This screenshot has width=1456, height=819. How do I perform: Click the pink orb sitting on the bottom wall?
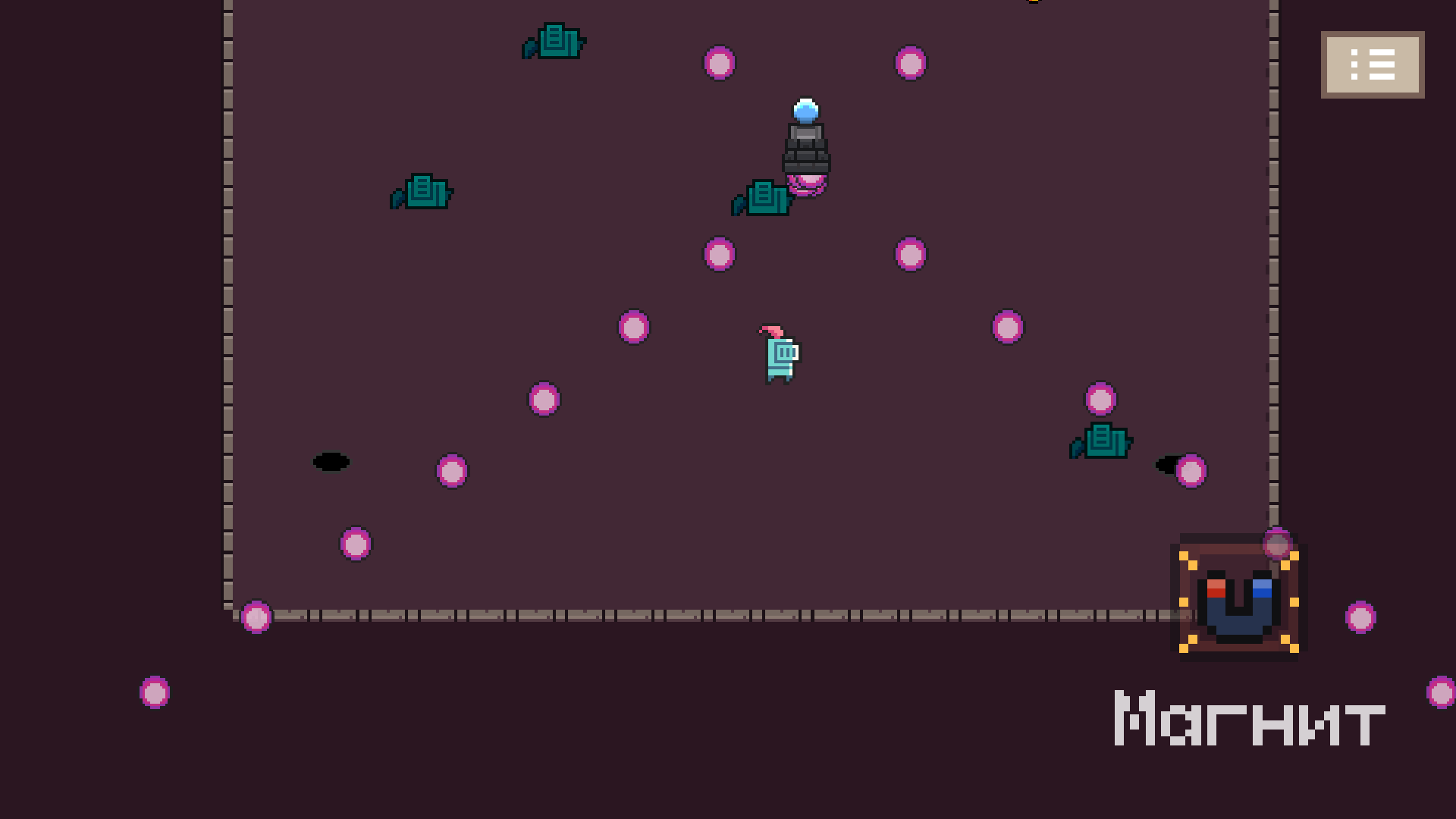click(256, 618)
